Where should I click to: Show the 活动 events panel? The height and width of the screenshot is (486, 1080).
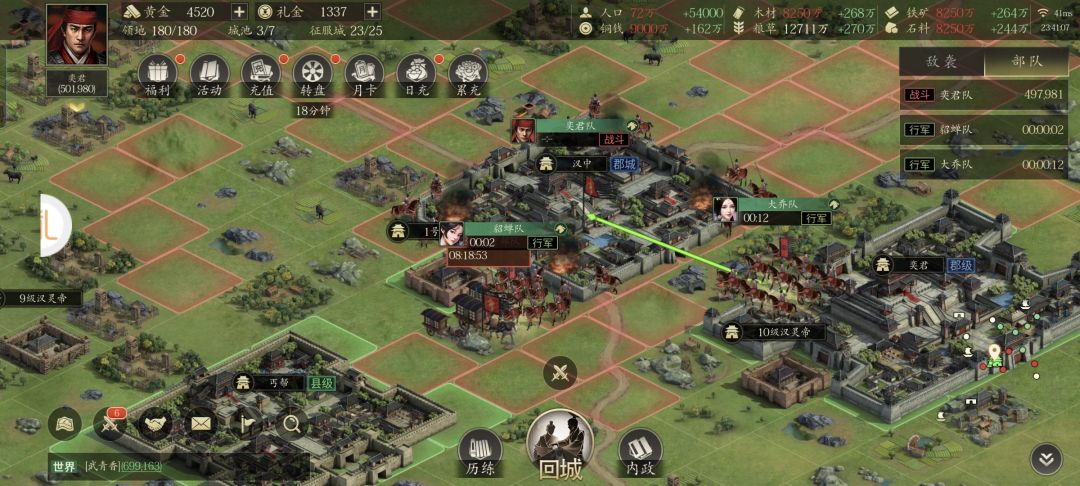point(208,72)
